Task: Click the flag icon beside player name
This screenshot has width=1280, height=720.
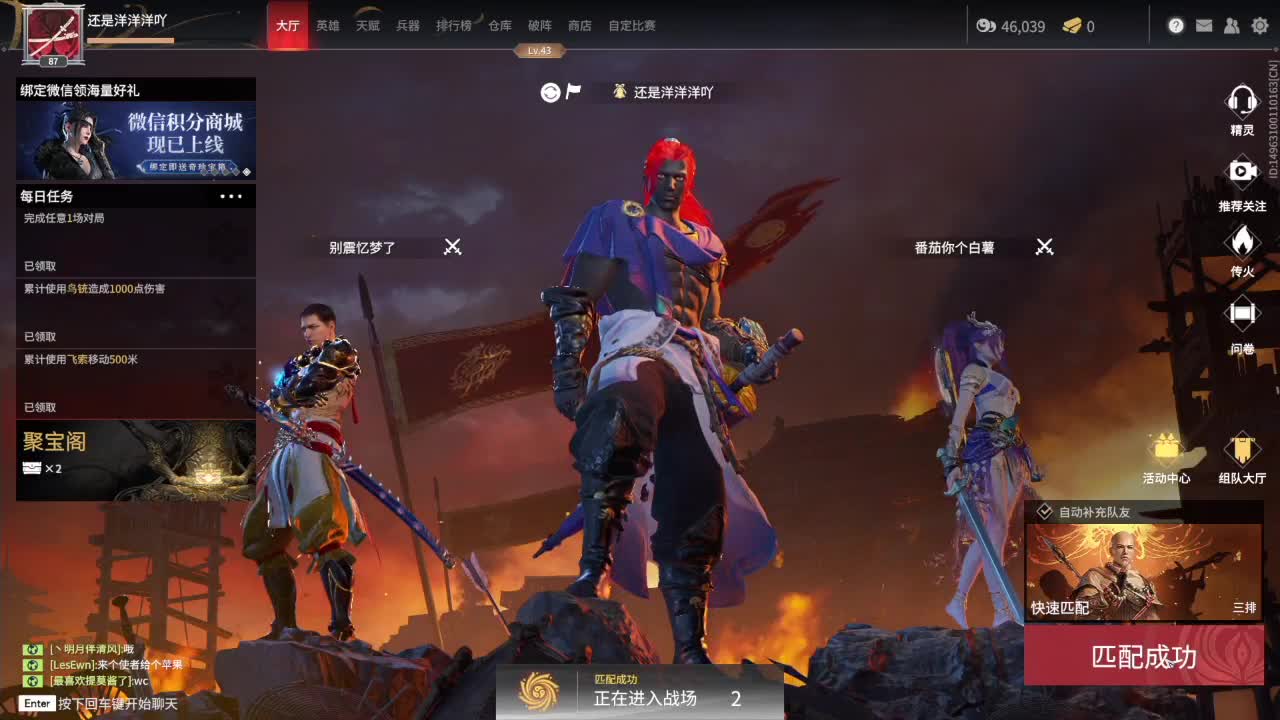Action: (x=572, y=91)
